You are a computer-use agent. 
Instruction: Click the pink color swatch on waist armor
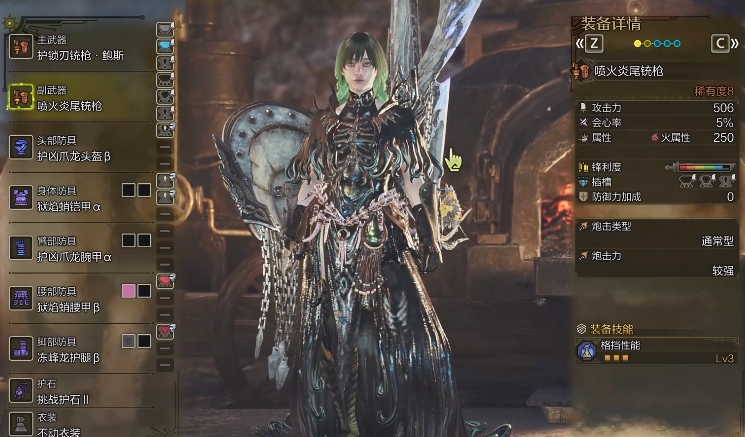[128, 291]
